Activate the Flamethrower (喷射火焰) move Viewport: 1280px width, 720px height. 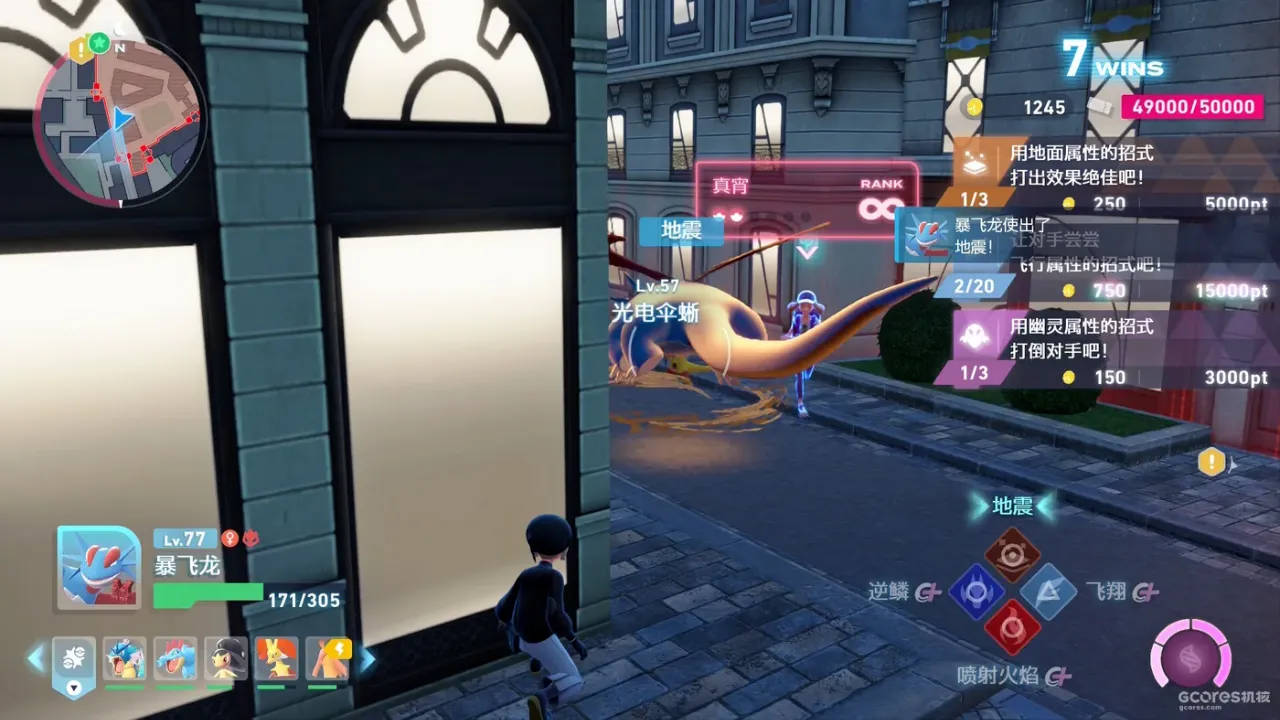pos(1011,628)
